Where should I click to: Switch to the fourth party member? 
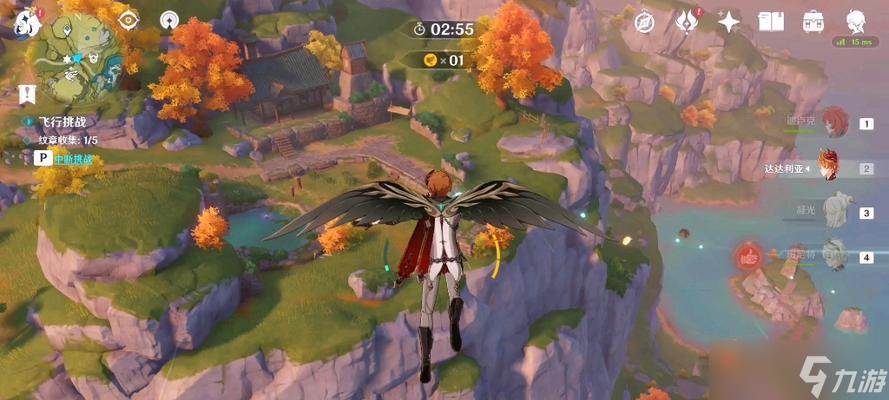coord(832,255)
